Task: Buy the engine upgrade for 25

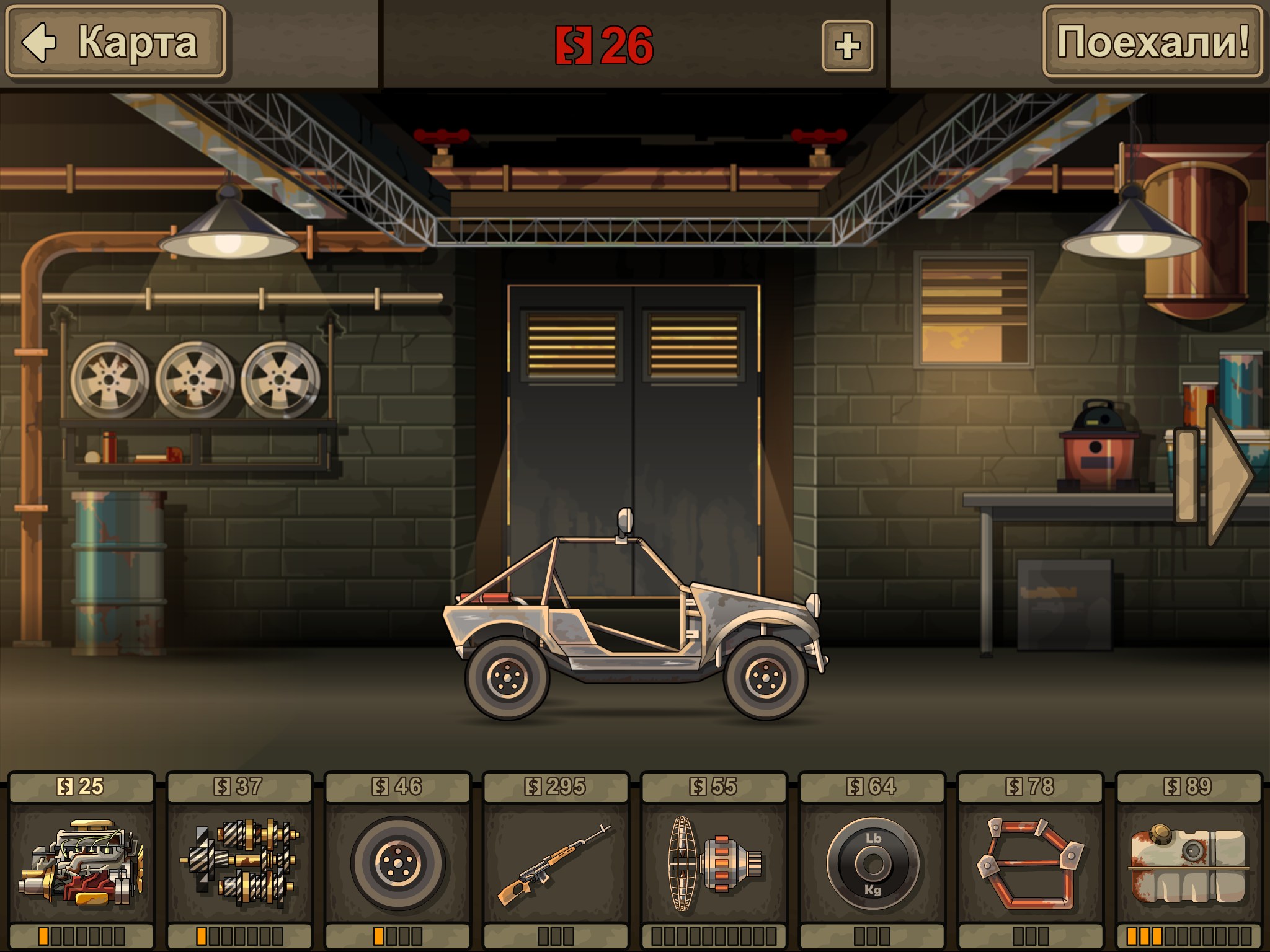Action: [x=82, y=863]
